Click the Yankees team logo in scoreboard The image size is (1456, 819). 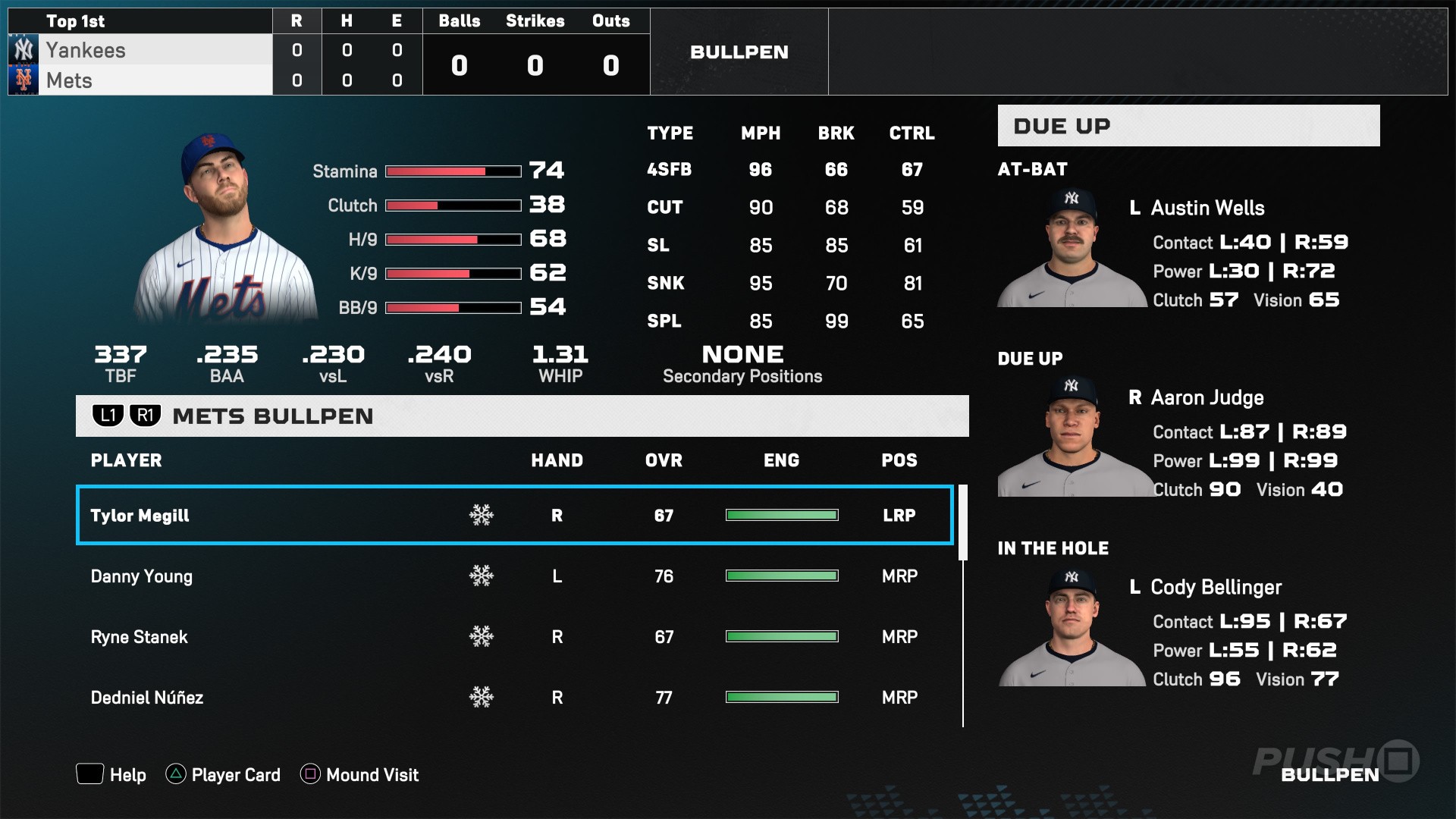pos(23,50)
